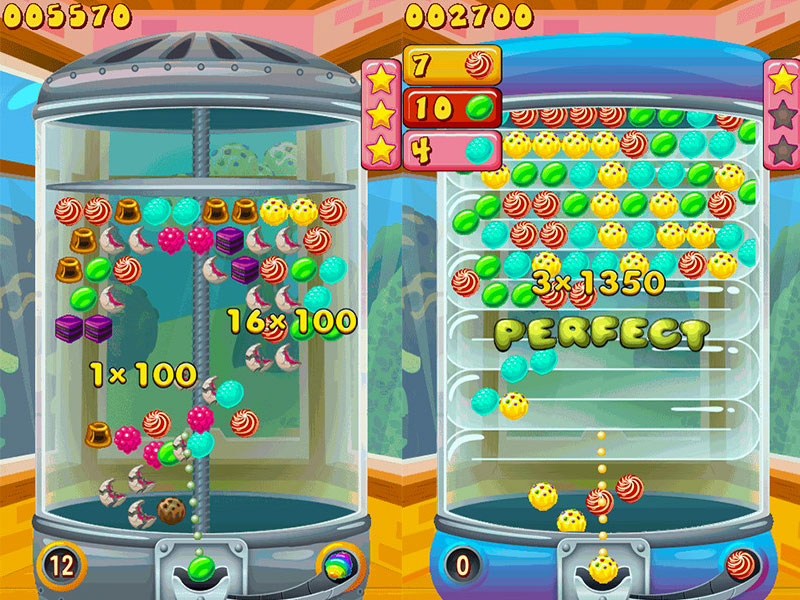
Task: Swap to the rainbow ball booster
Action: pos(337,564)
